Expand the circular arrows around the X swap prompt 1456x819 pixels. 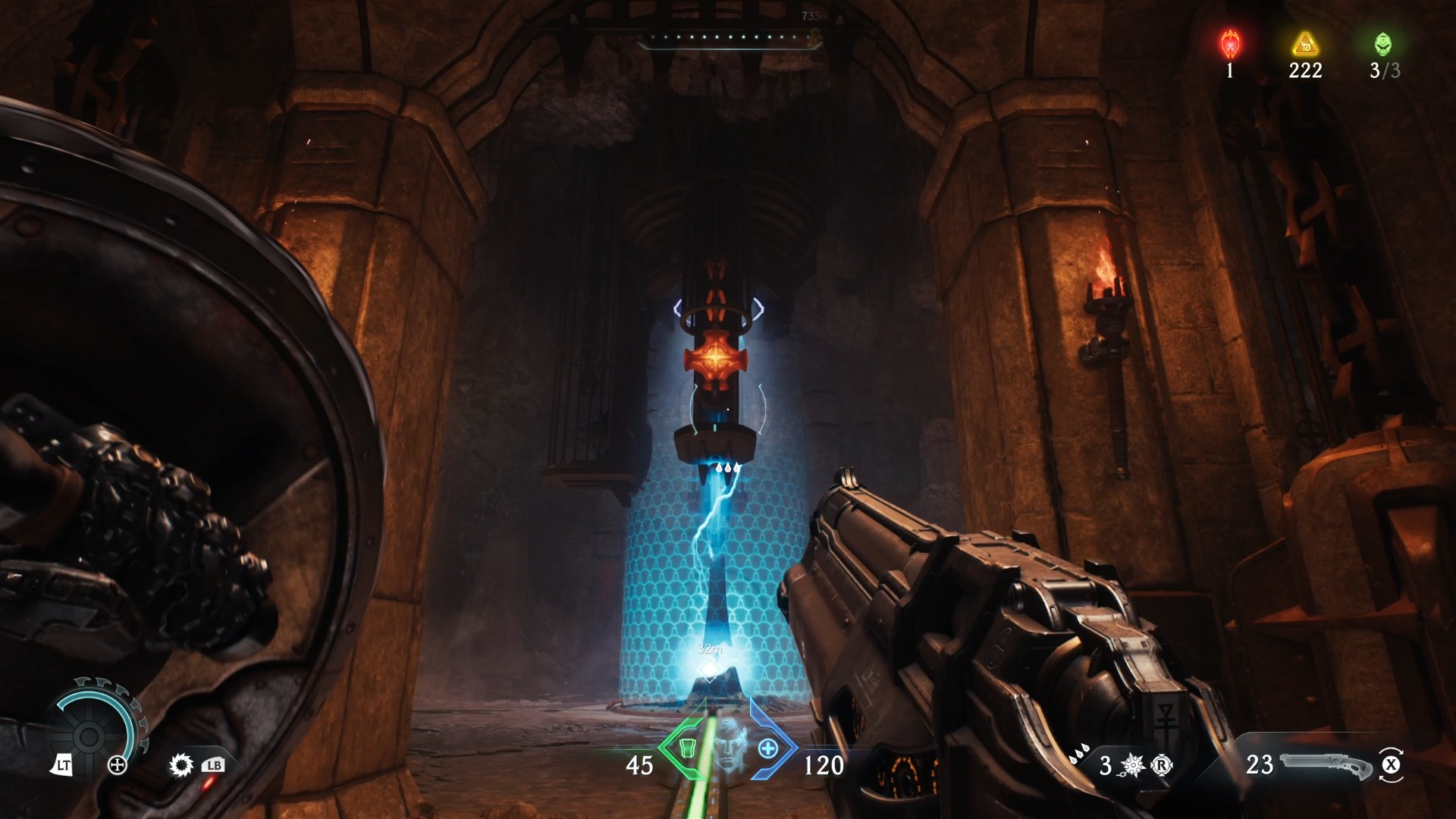[1392, 751]
